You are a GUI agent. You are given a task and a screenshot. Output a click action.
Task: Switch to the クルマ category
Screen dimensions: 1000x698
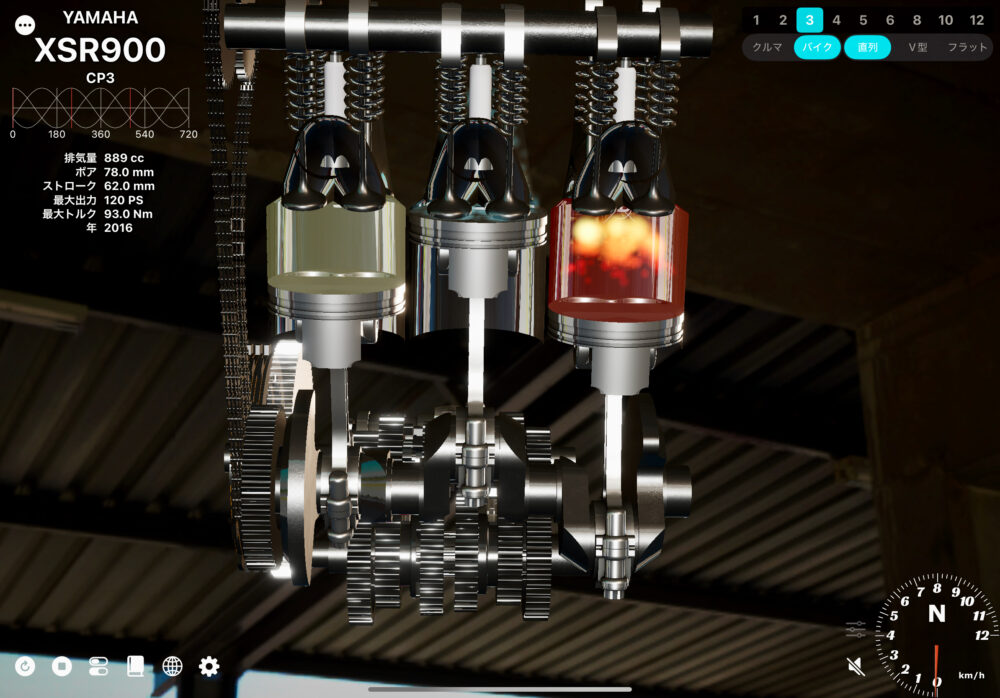click(x=767, y=47)
